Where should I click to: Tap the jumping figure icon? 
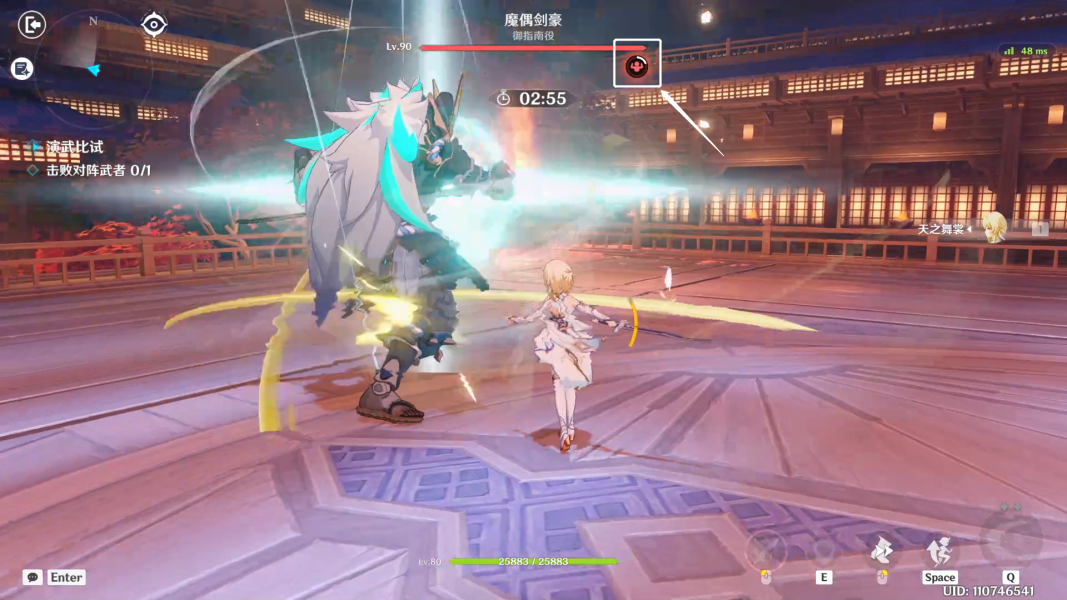pos(939,548)
